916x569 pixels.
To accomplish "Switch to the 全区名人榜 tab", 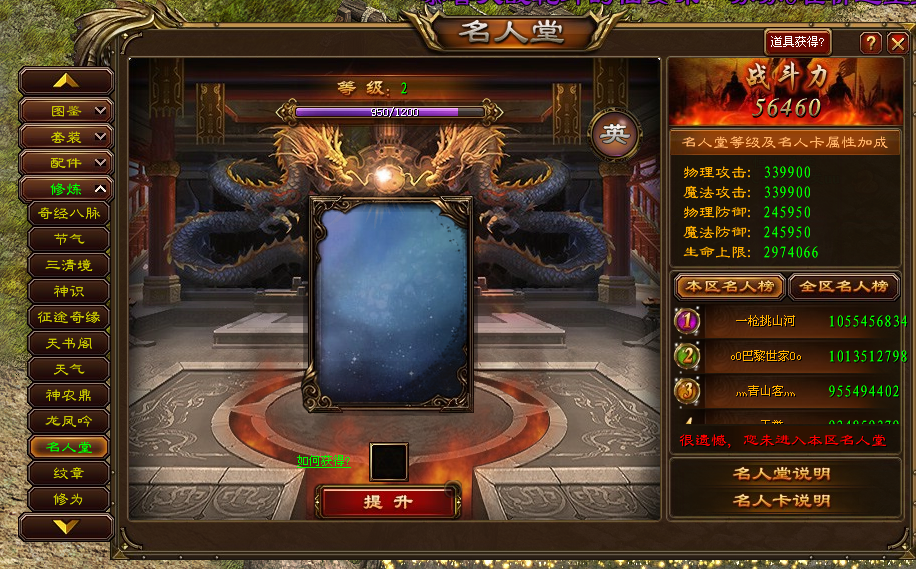I will [x=844, y=287].
